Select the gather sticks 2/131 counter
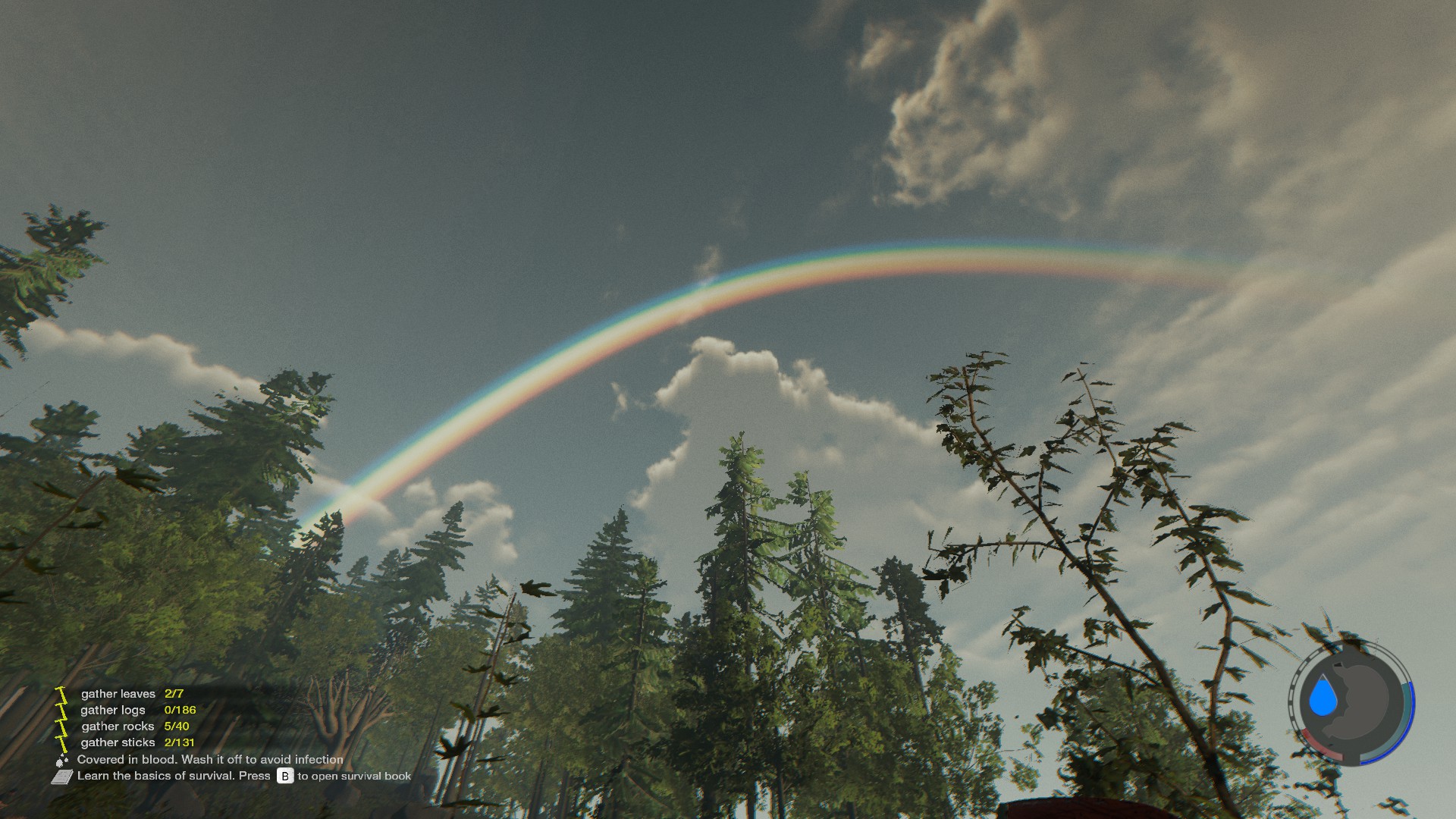The image size is (1456, 819). (180, 742)
